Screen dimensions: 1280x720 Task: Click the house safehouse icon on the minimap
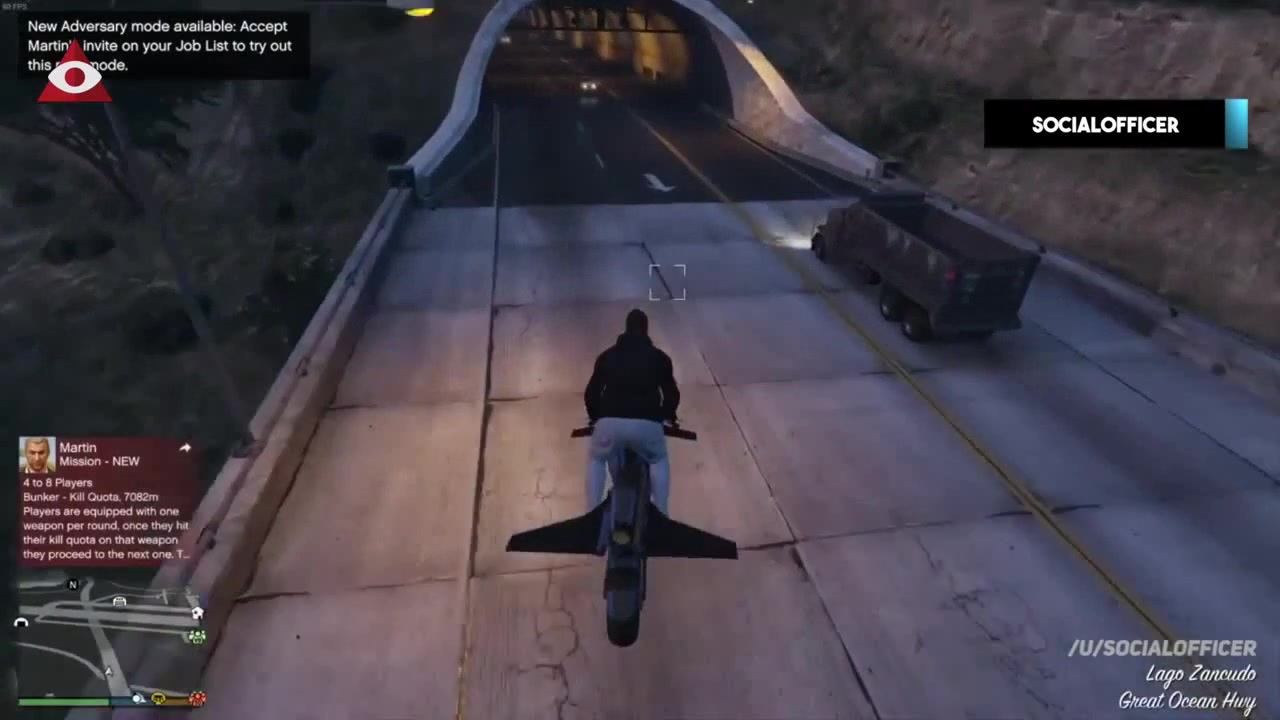pos(197,612)
